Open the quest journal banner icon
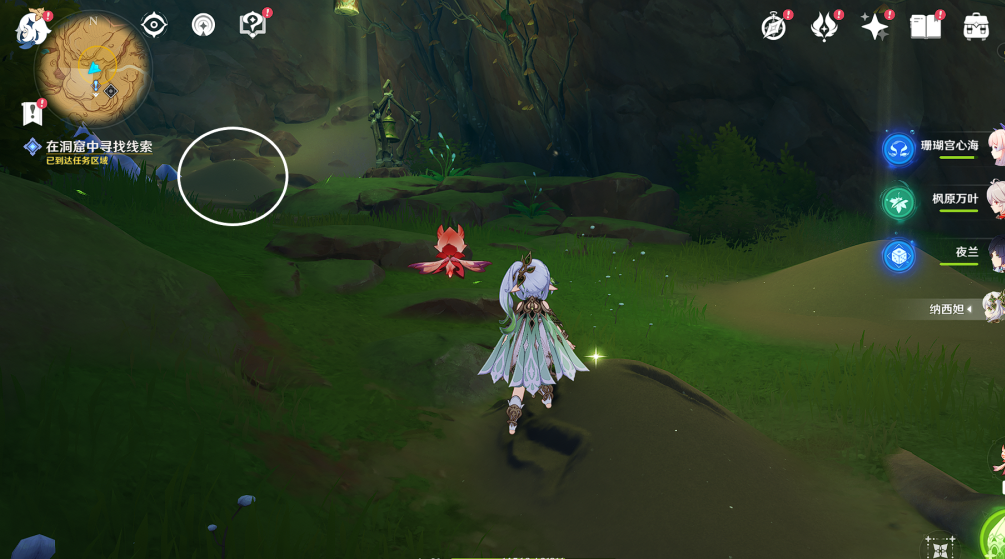Screen dimensions: 1005x559 32,113
